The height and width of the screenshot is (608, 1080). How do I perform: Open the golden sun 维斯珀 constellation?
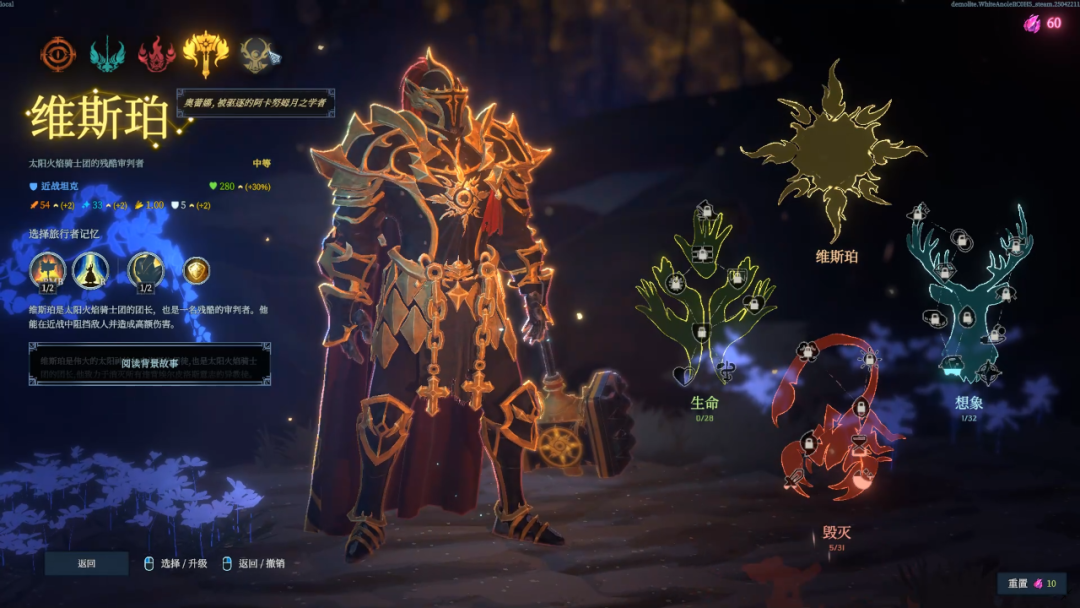click(834, 150)
